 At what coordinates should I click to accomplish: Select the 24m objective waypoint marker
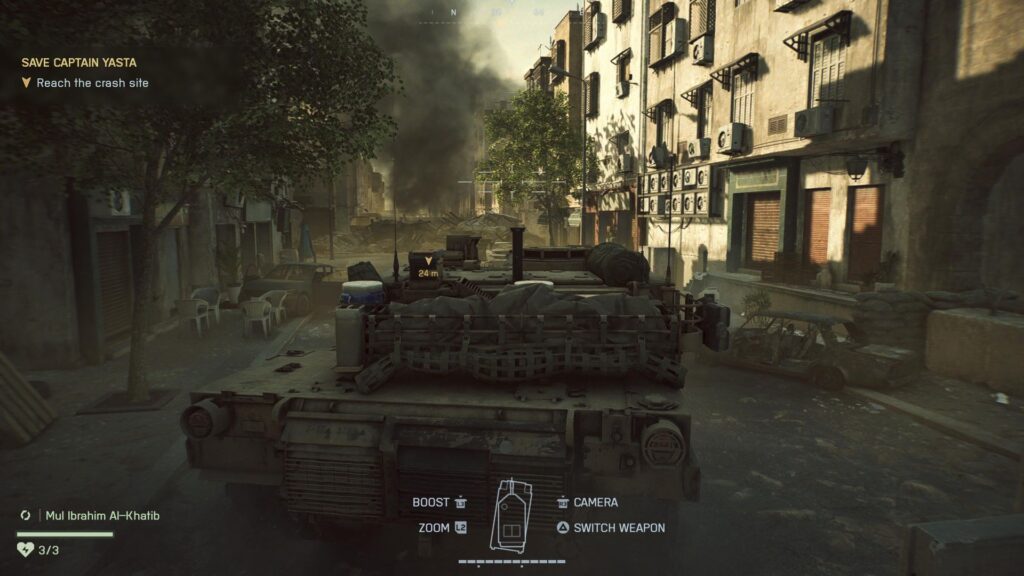pos(427,266)
